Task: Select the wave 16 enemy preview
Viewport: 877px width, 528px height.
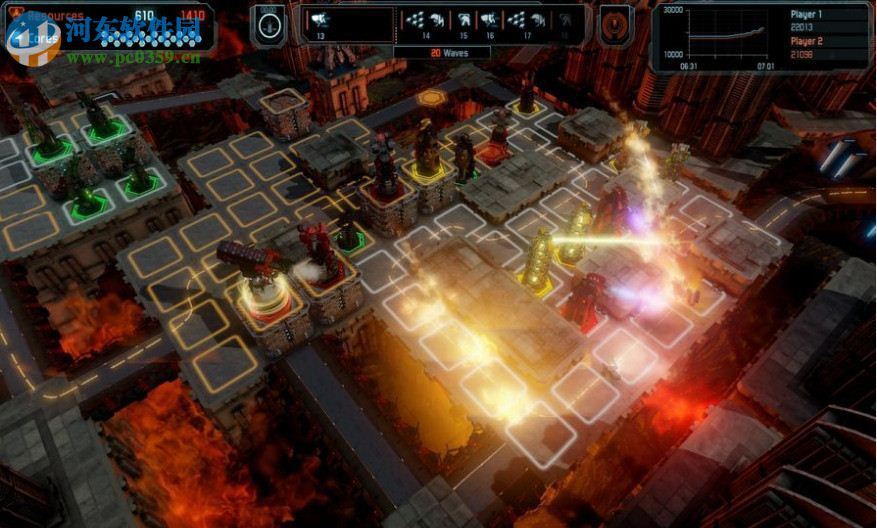Action: click(x=490, y=24)
